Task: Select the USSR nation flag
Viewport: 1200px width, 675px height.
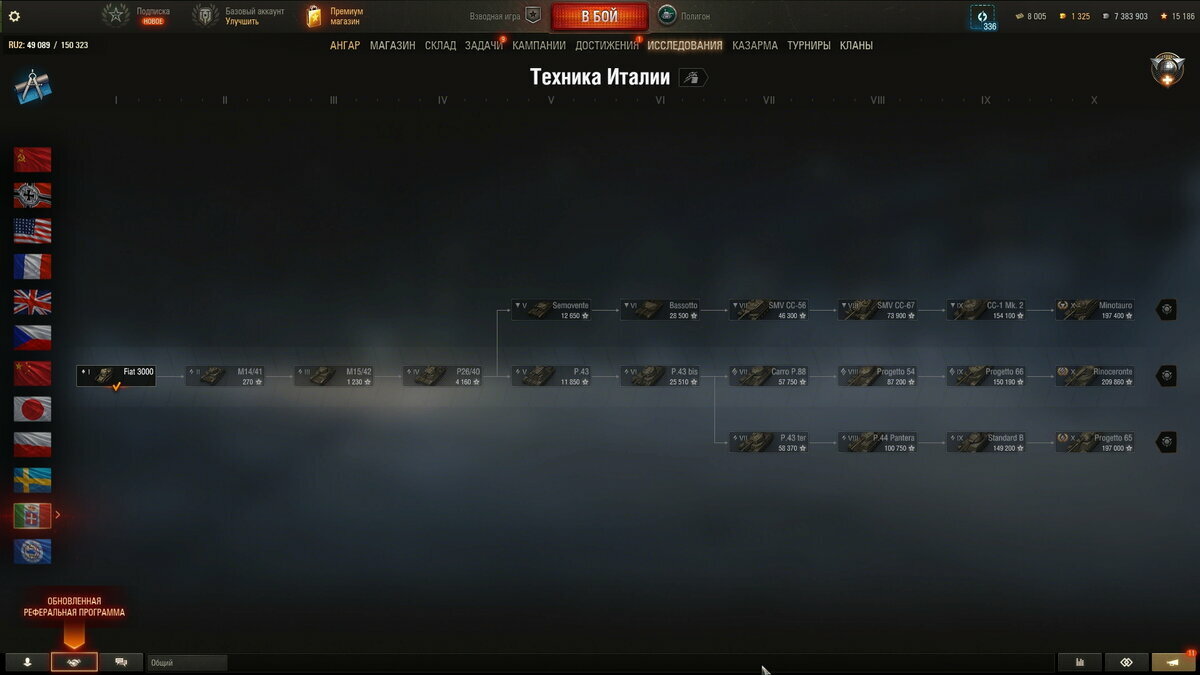Action: point(33,160)
